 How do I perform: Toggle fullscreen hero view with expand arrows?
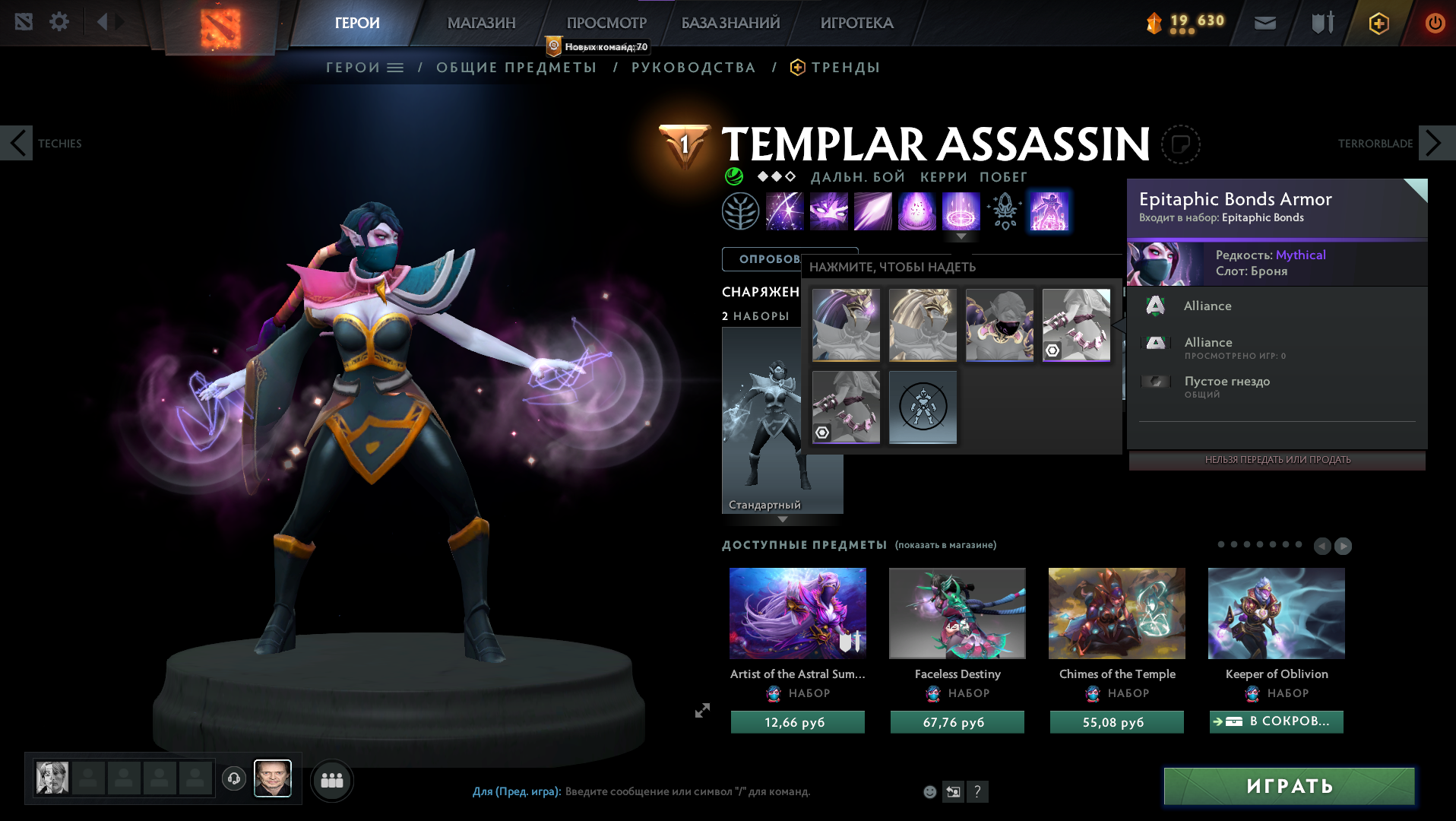tap(701, 711)
